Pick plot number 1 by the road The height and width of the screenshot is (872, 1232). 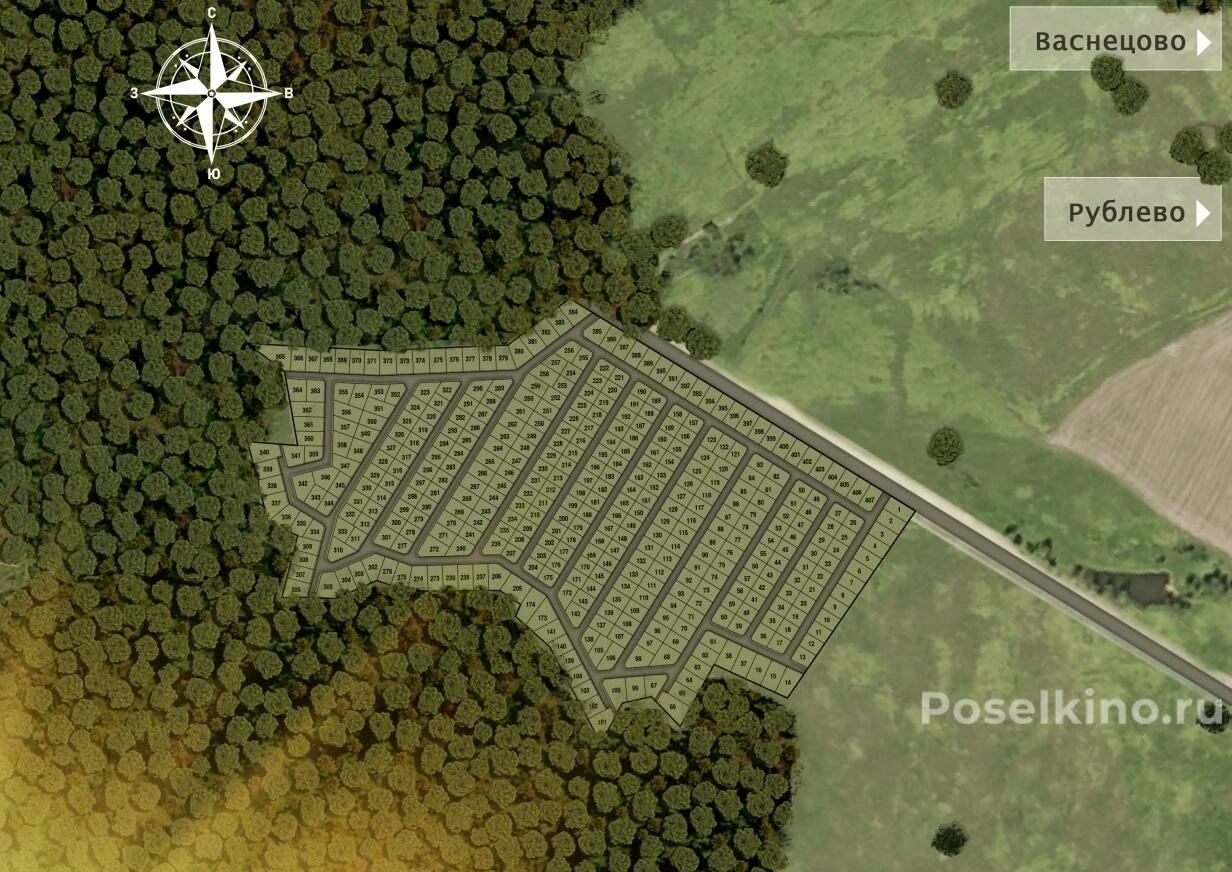[897, 511]
